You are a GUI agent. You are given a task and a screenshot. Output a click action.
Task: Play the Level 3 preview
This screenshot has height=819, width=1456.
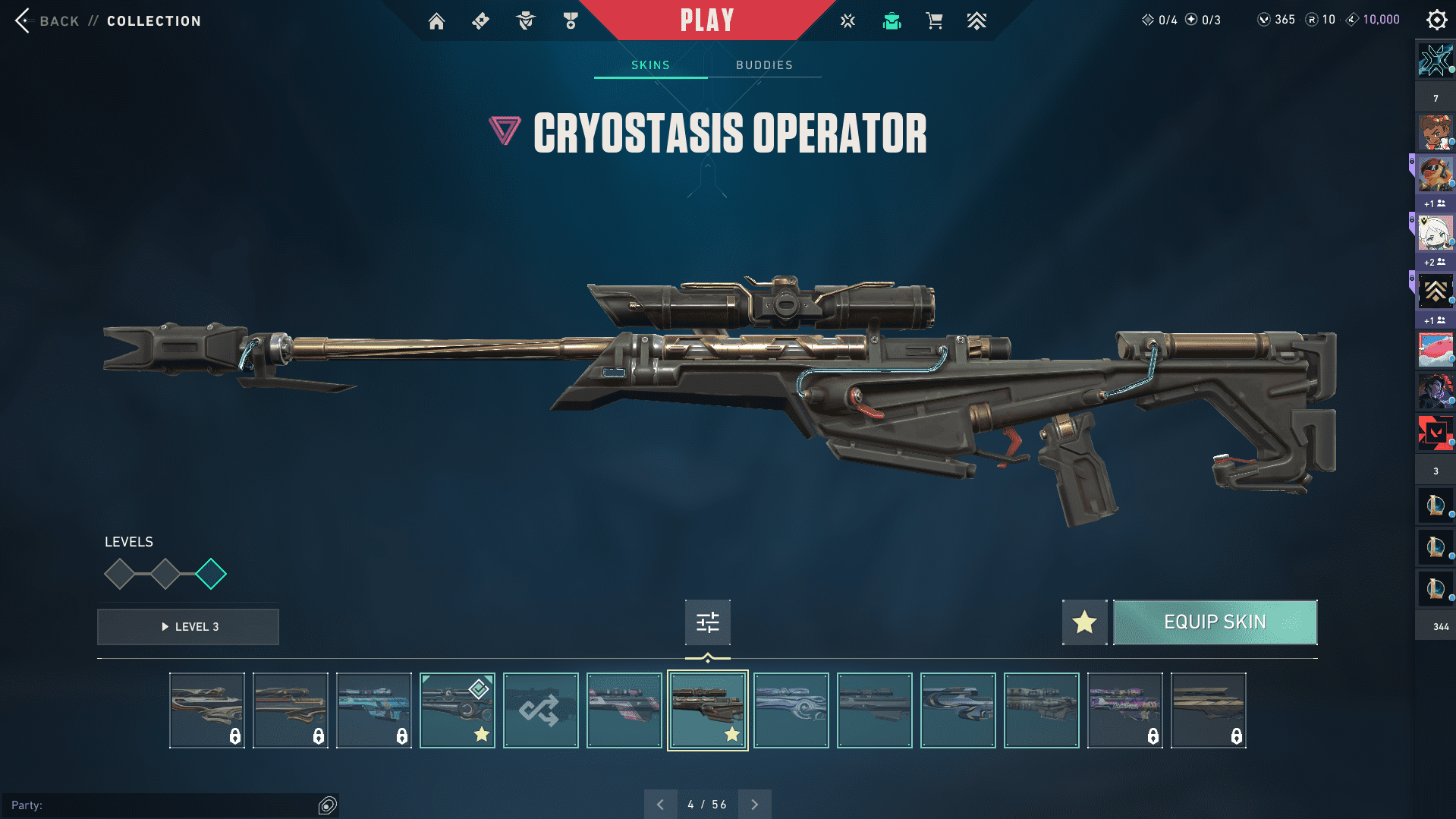[x=188, y=627]
